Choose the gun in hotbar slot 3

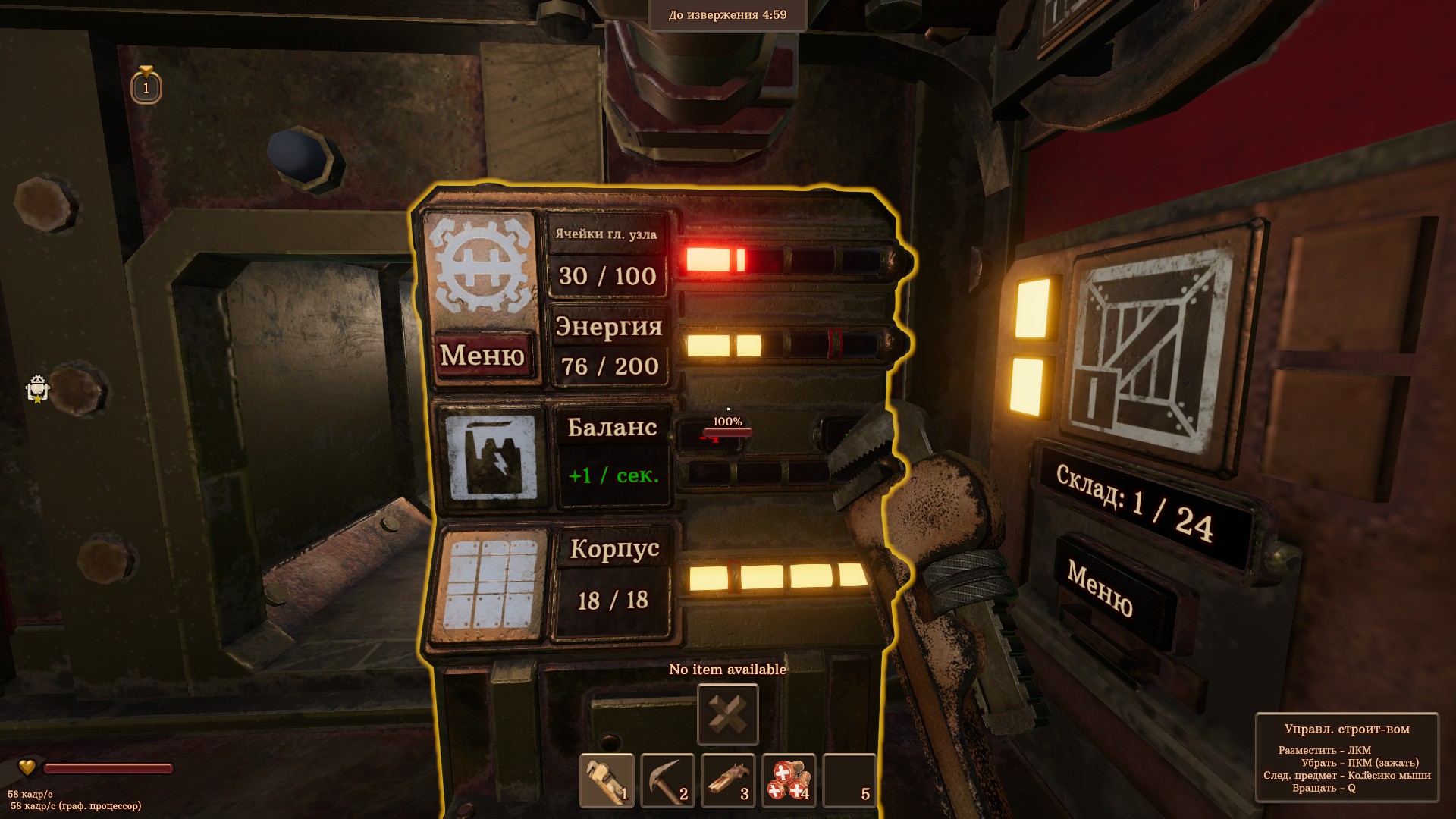728,780
